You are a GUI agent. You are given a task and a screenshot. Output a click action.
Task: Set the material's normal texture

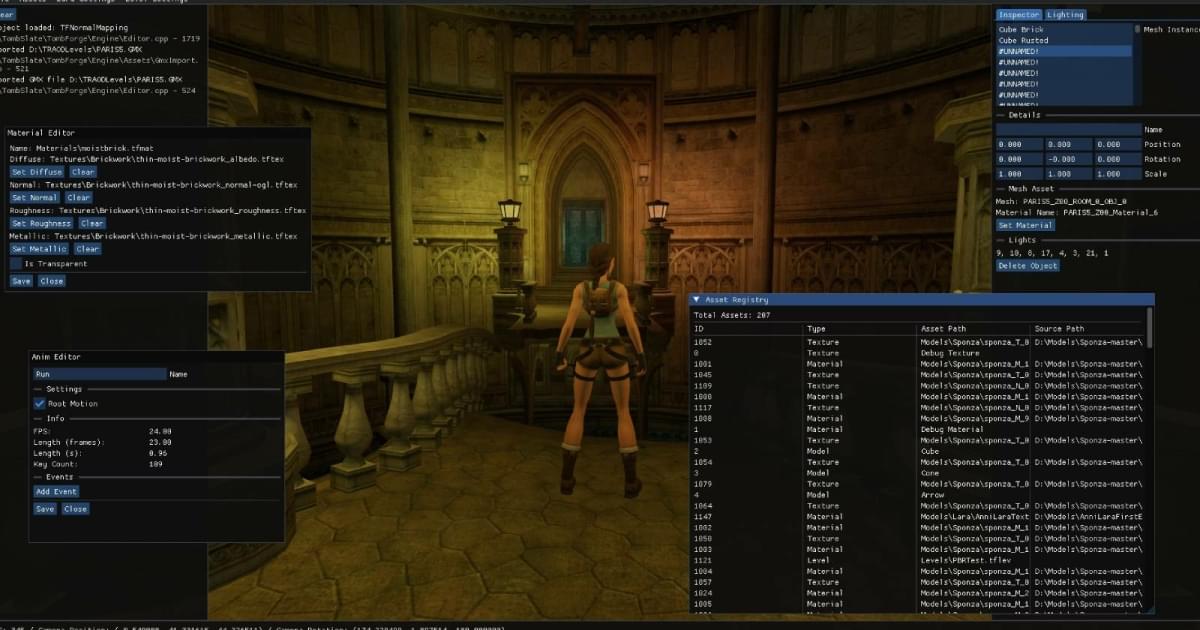click(x=36, y=198)
